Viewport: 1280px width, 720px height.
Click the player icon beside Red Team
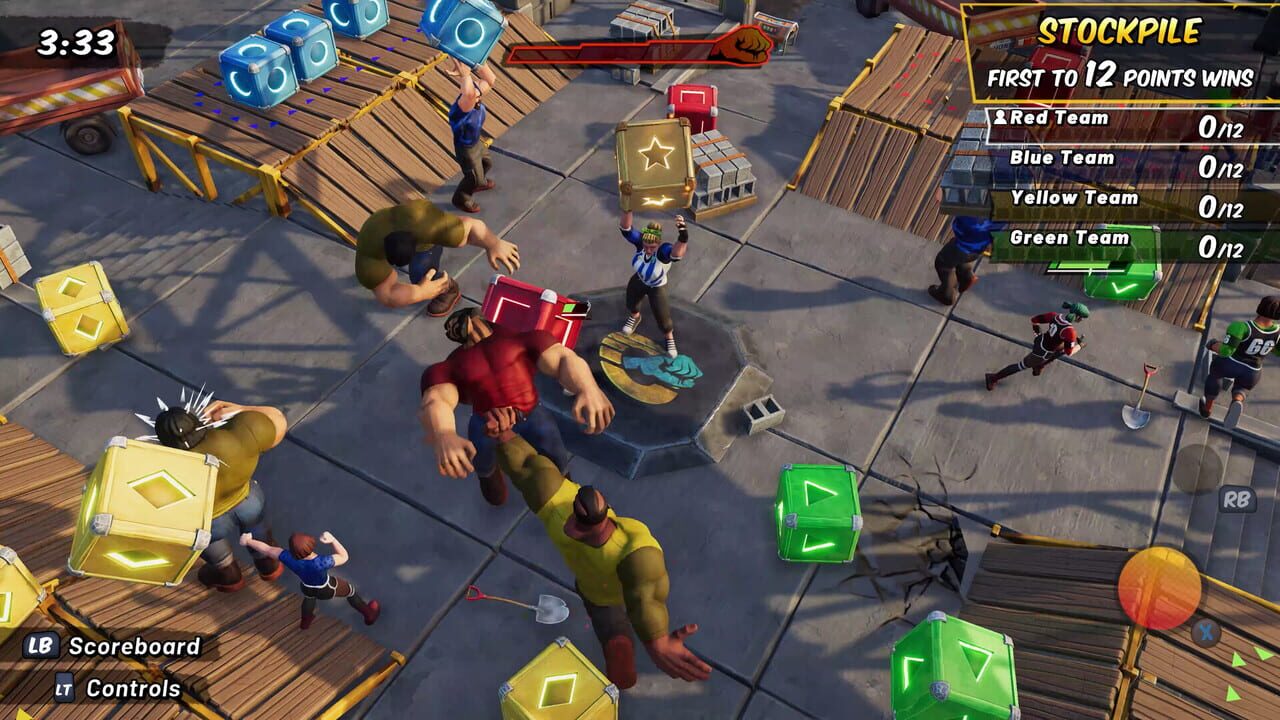(x=1001, y=117)
